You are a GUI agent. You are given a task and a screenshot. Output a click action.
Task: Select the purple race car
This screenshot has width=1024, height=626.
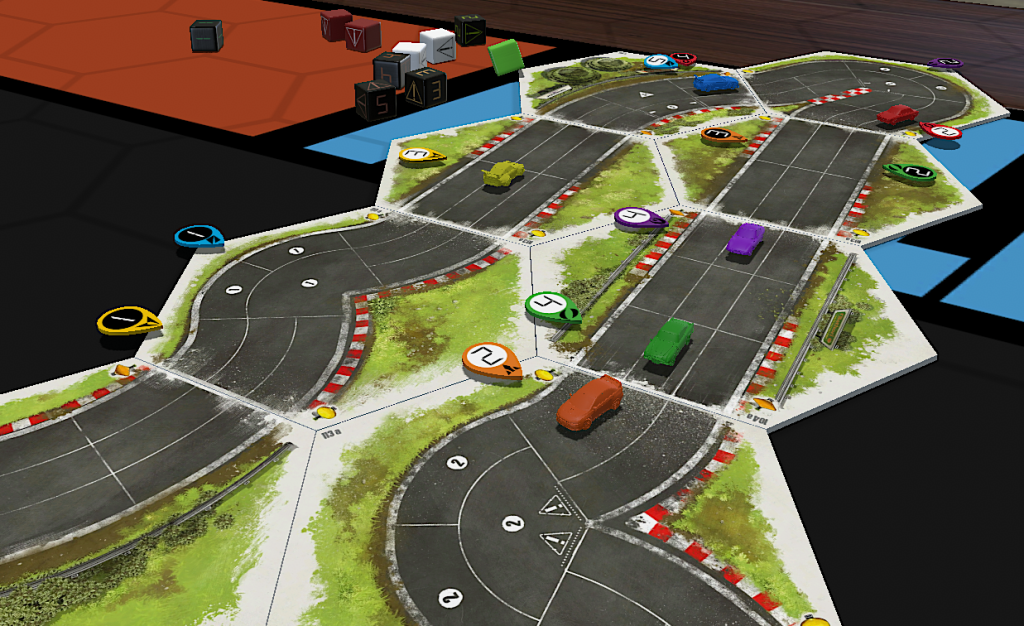(x=745, y=239)
